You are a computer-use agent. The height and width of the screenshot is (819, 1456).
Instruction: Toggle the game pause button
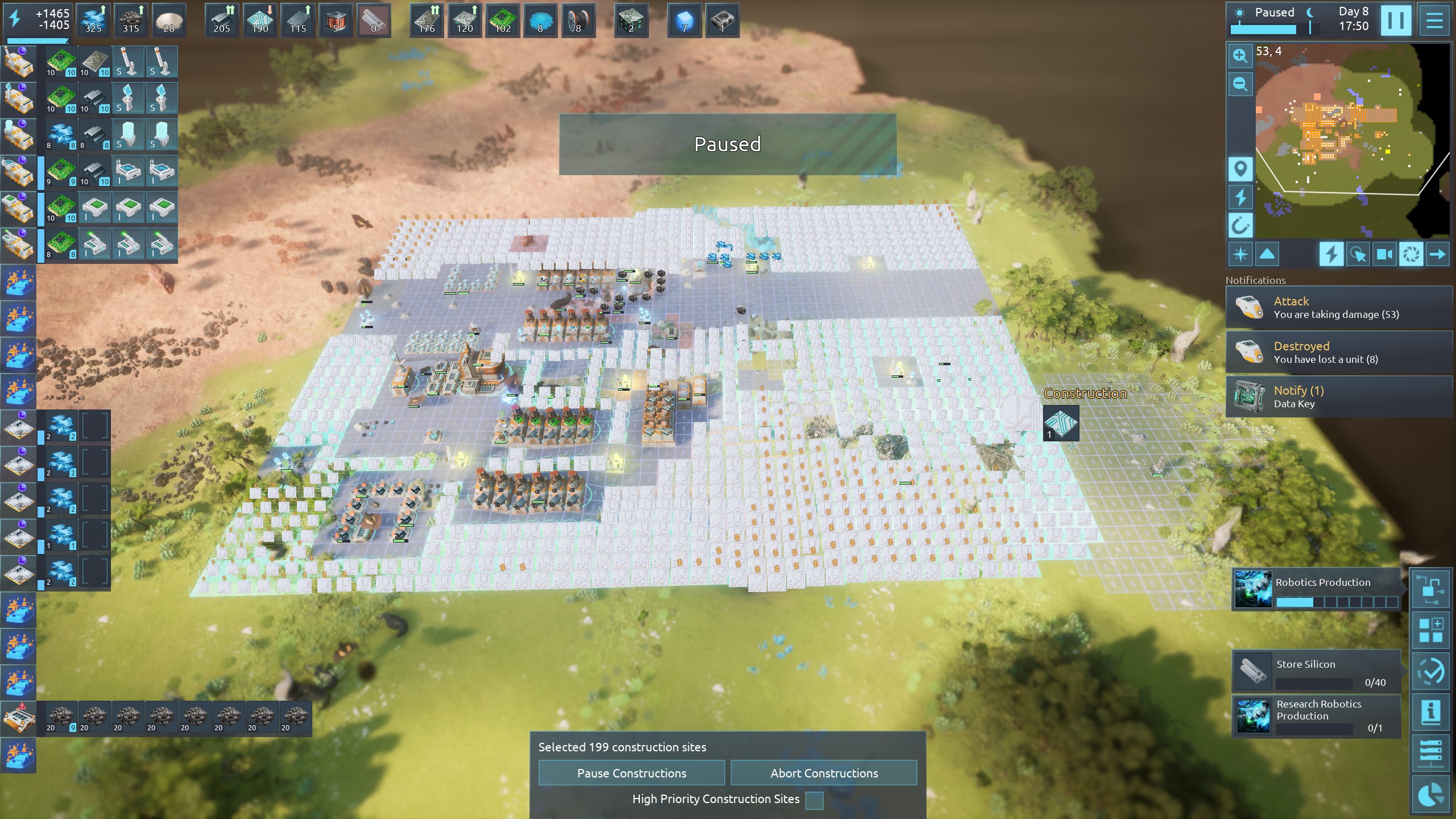coord(1396,20)
